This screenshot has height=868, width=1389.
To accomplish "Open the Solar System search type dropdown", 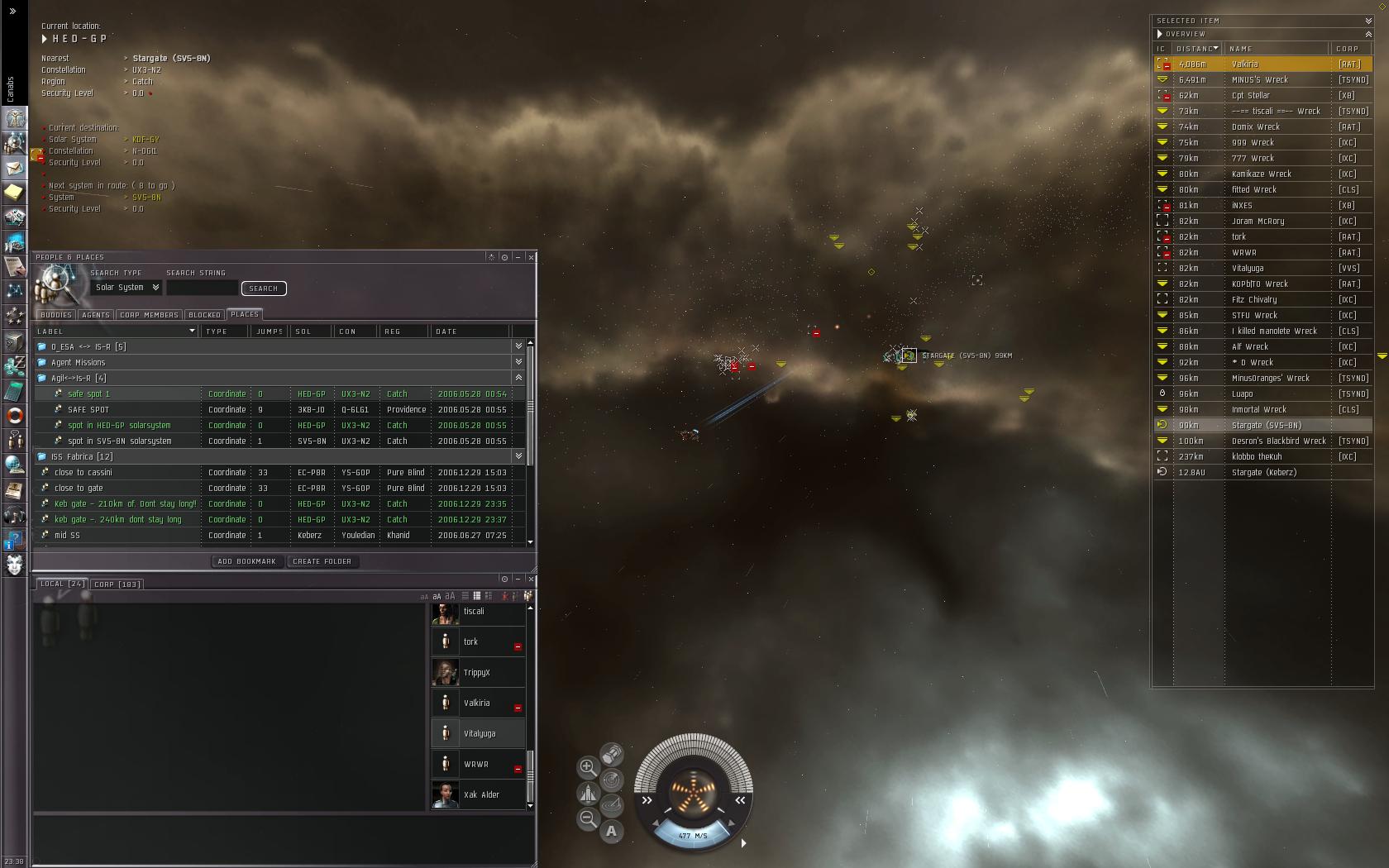I will click(127, 288).
